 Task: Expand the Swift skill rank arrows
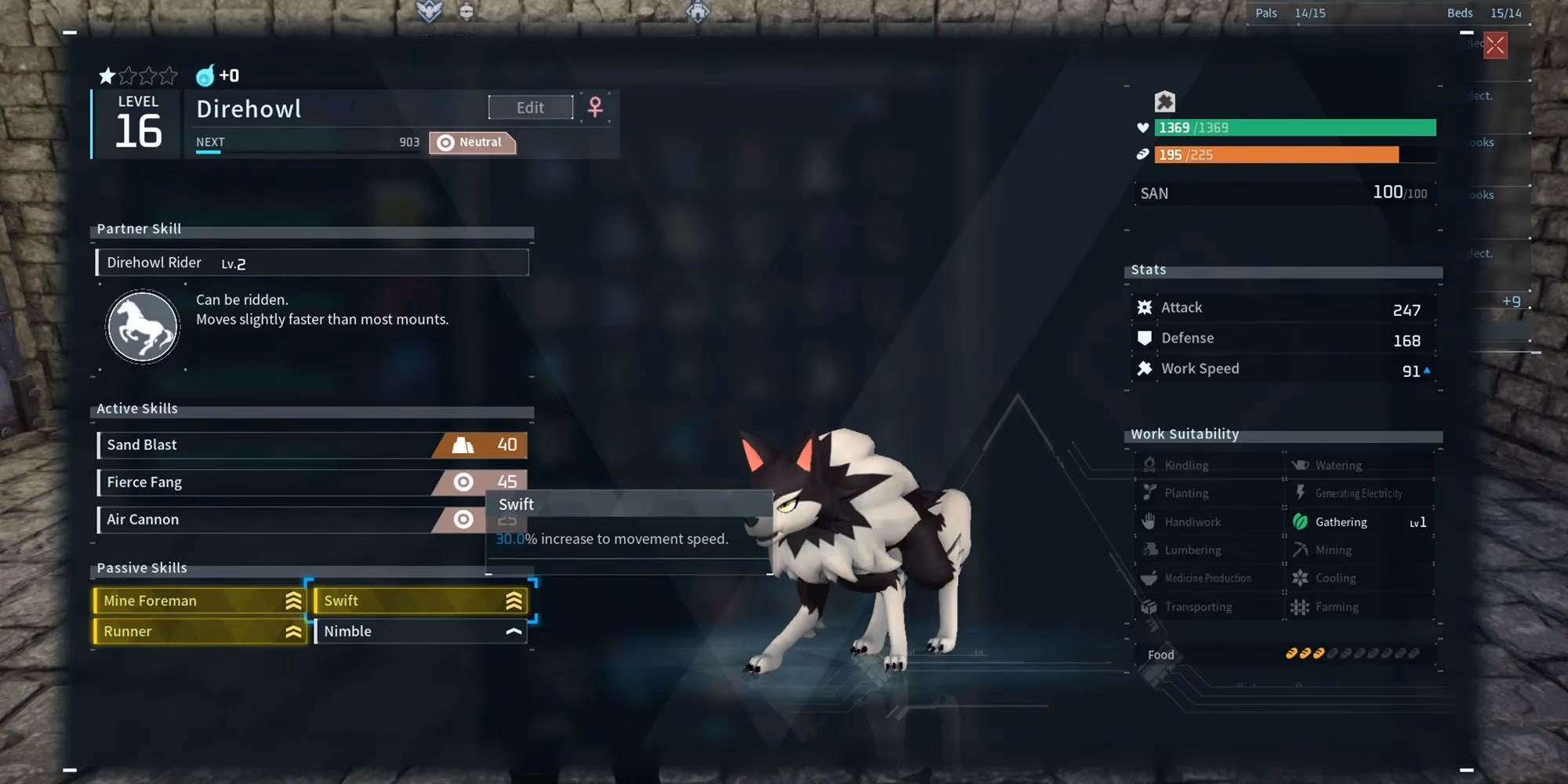point(514,601)
